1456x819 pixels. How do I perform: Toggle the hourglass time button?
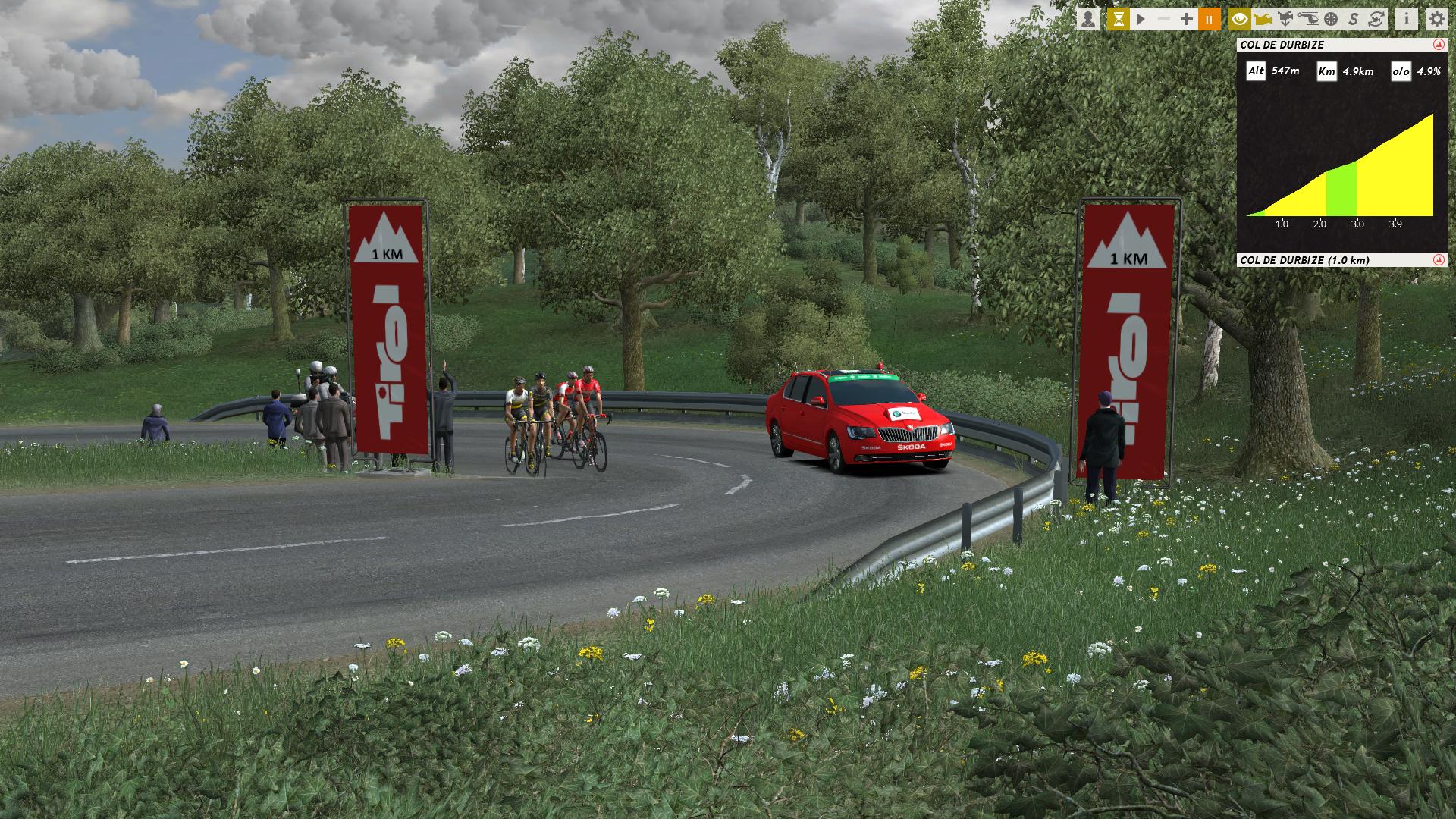1118,19
